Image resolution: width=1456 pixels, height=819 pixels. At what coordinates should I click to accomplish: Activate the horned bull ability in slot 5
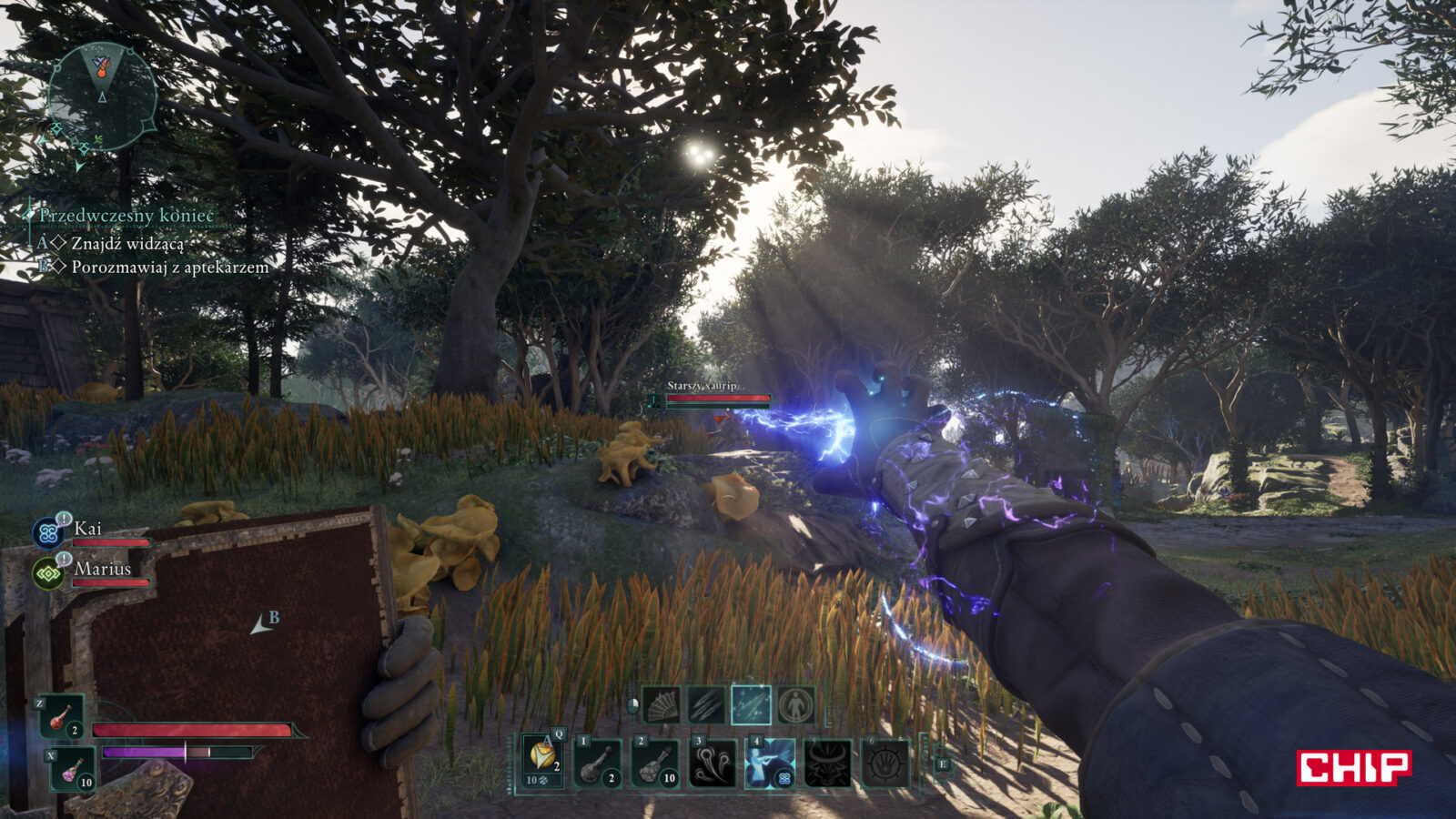click(x=827, y=763)
